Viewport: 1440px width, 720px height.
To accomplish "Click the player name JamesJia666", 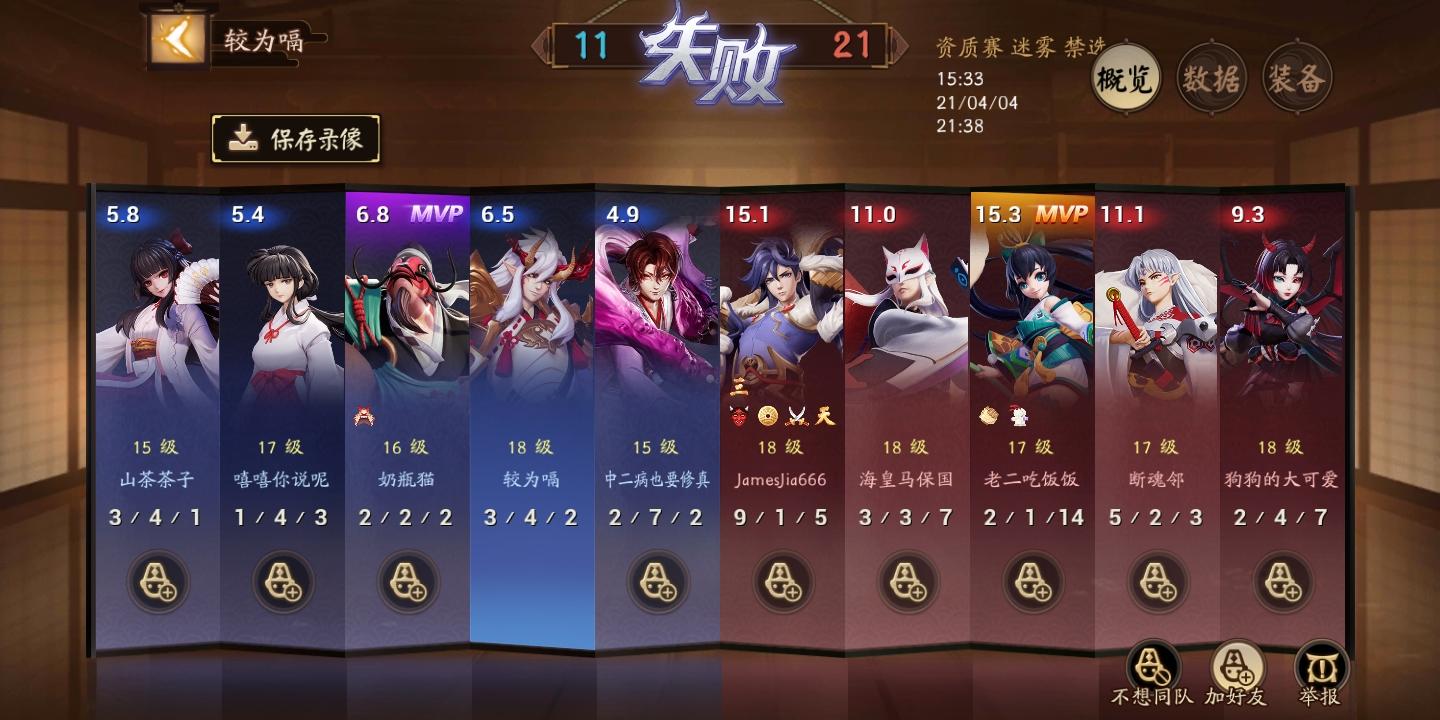I will pyautogui.click(x=783, y=479).
